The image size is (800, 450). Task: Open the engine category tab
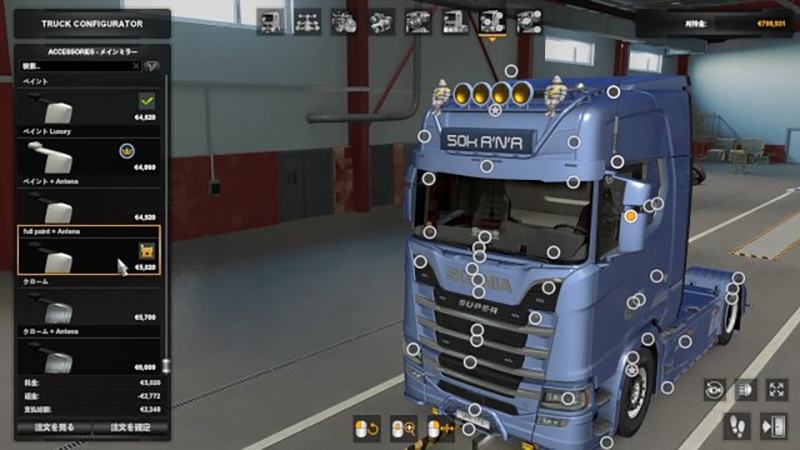pyautogui.click(x=345, y=21)
